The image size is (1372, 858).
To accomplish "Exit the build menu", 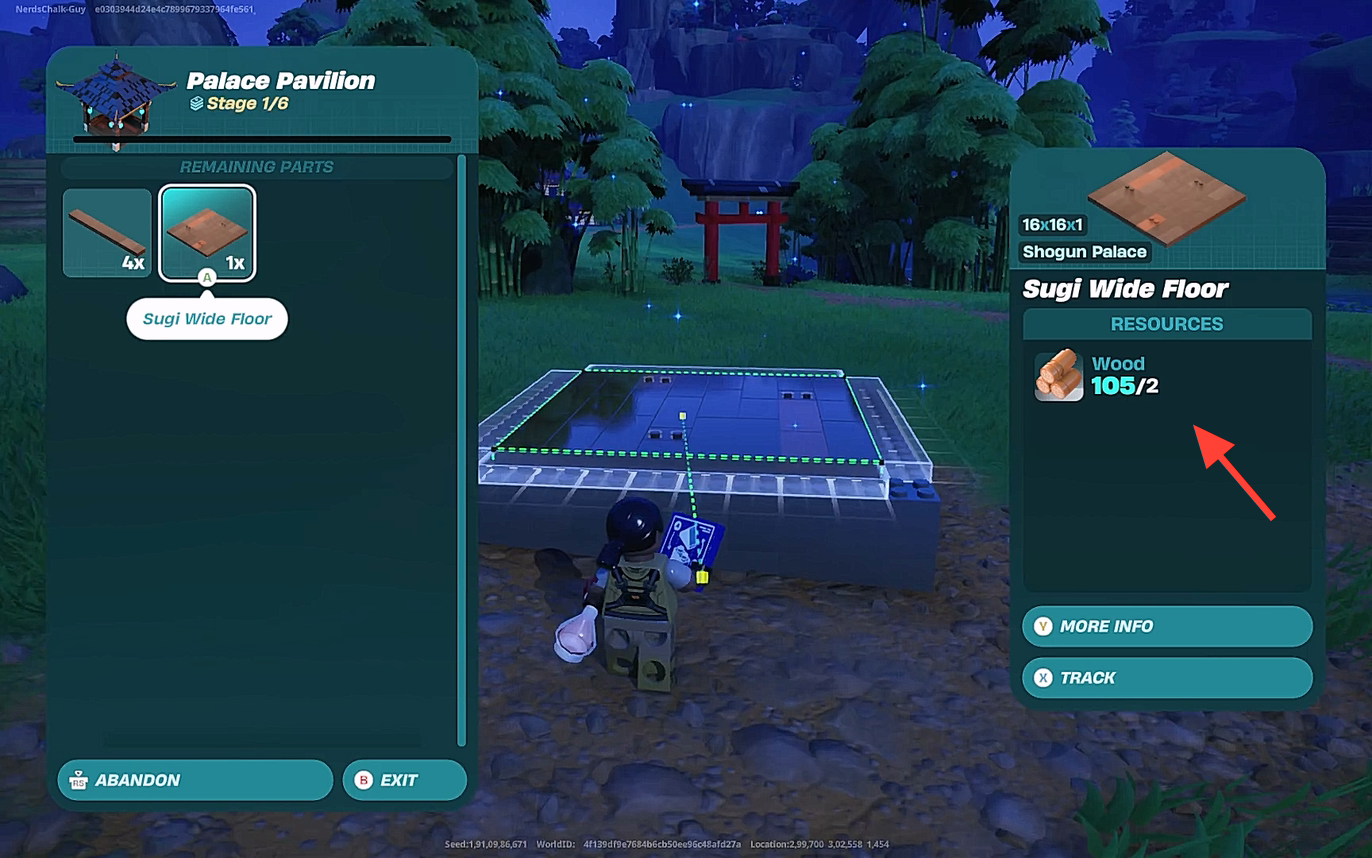I will [x=404, y=780].
